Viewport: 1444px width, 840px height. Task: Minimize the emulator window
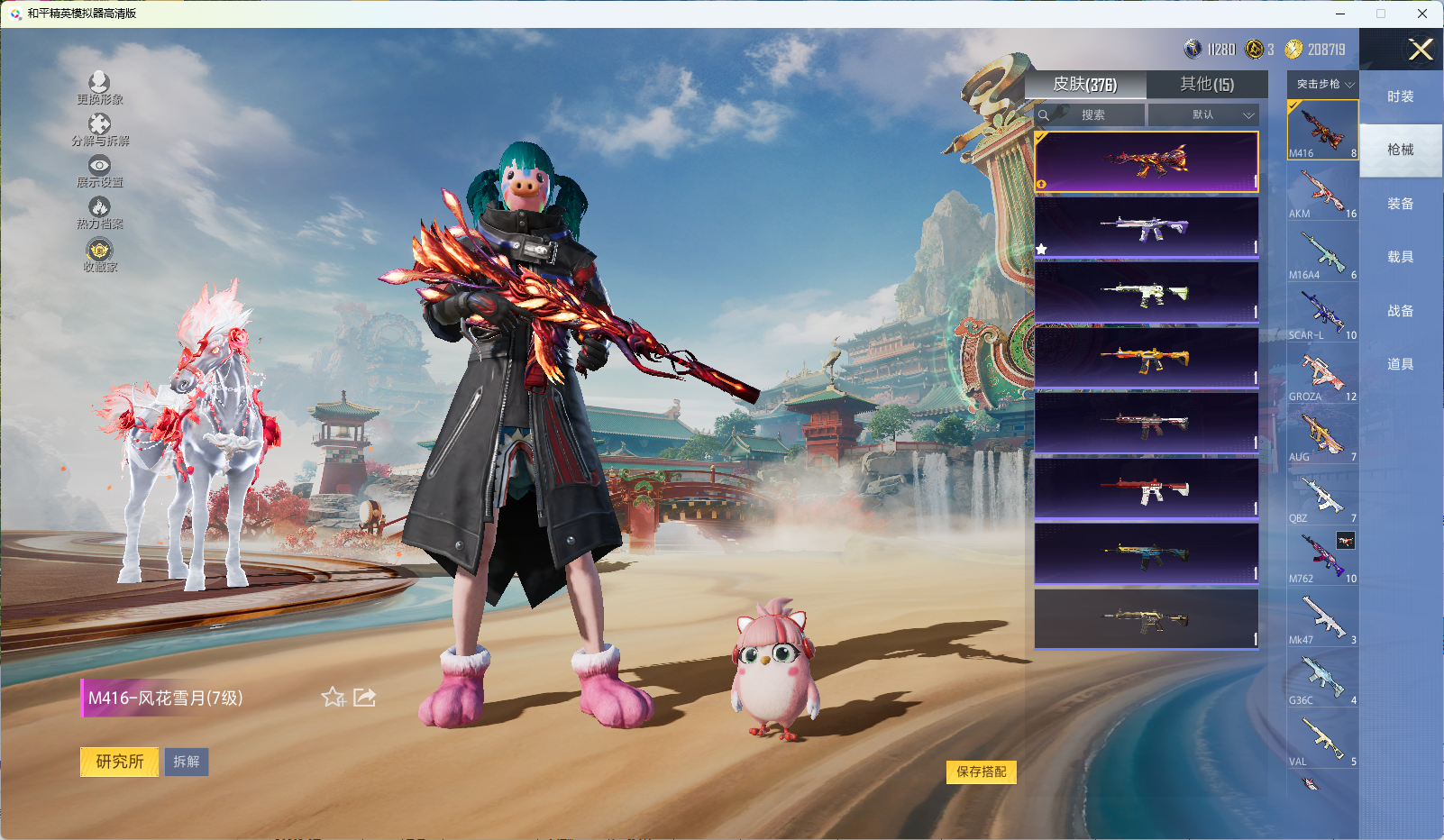click(x=1340, y=14)
